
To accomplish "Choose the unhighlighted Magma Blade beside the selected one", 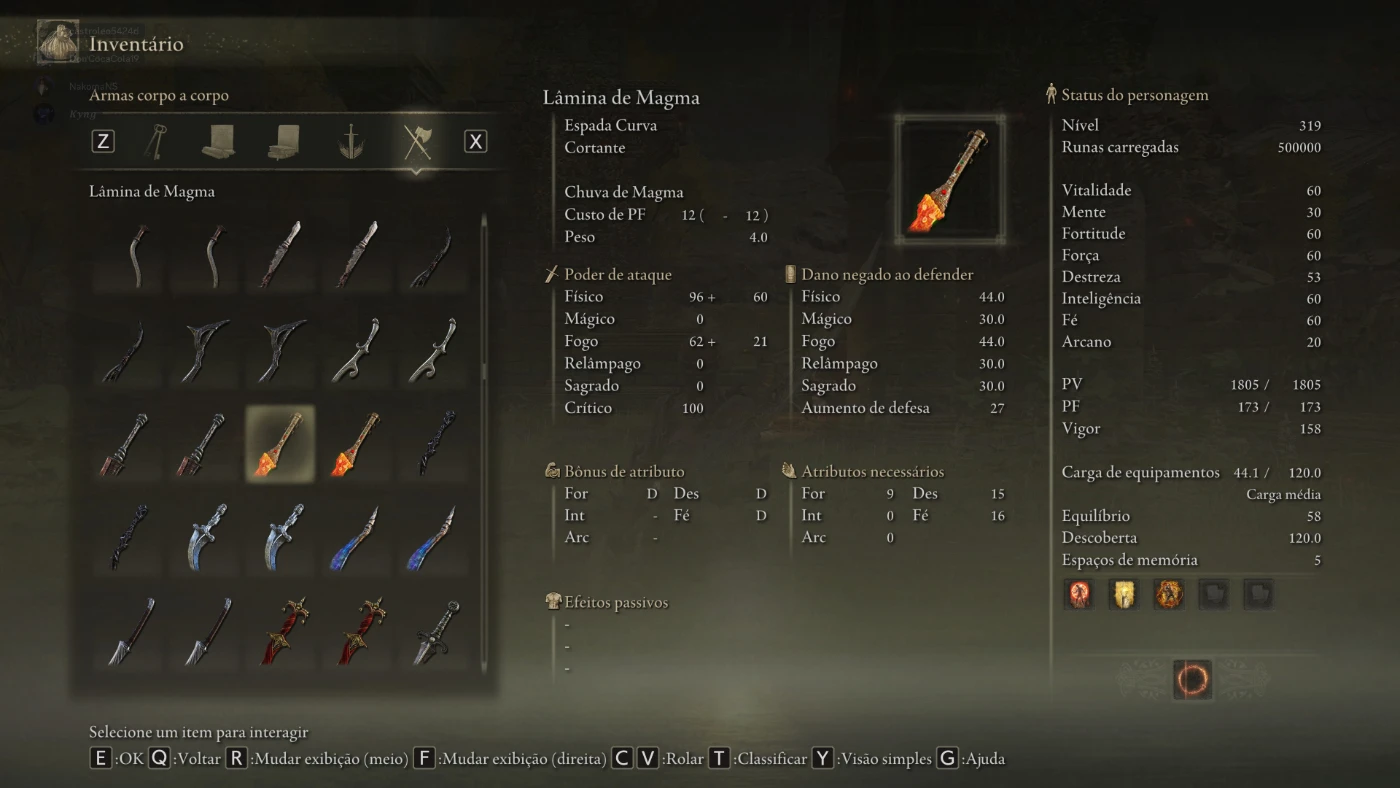I will click(356, 443).
